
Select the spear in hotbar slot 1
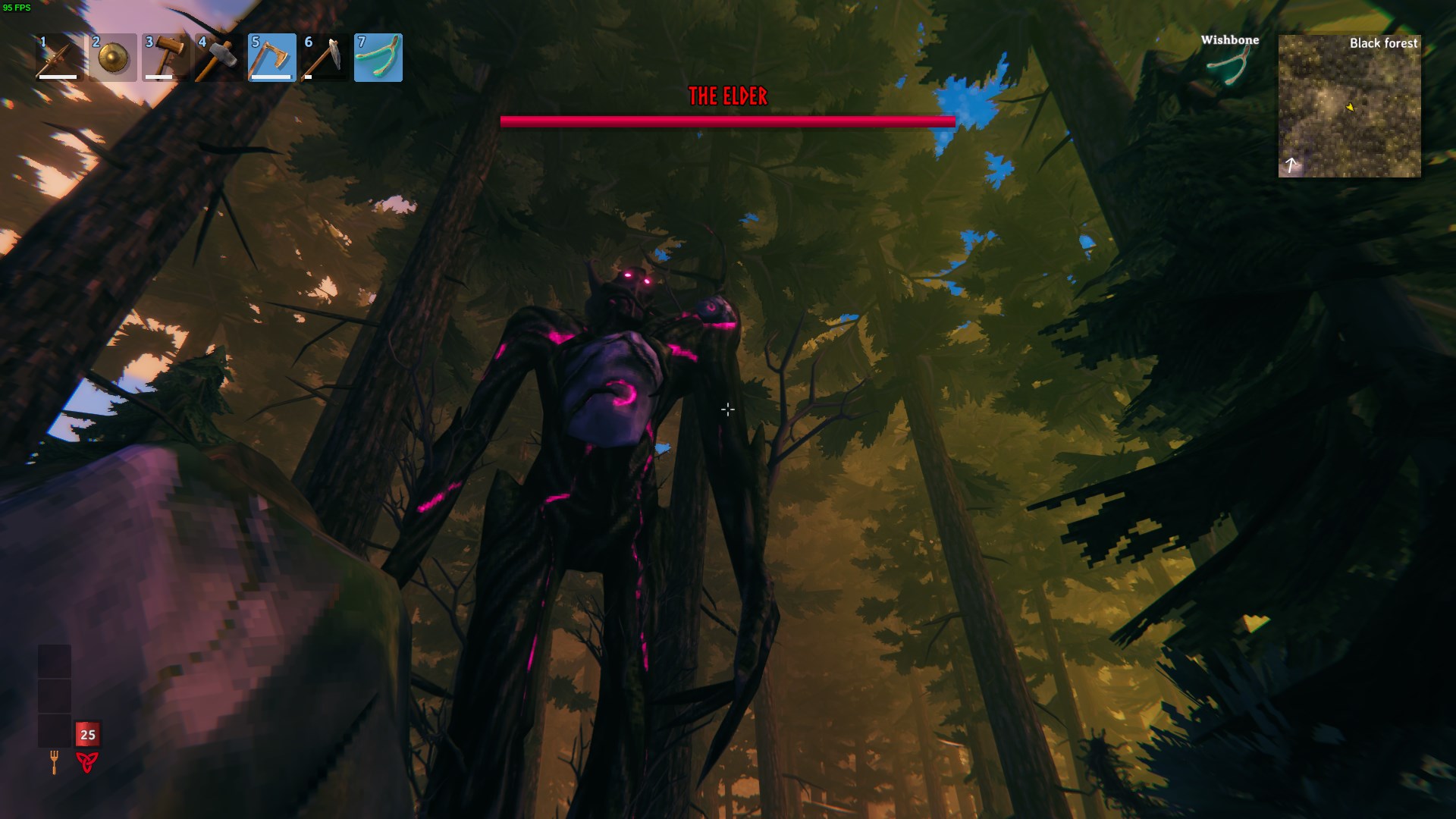[x=59, y=58]
